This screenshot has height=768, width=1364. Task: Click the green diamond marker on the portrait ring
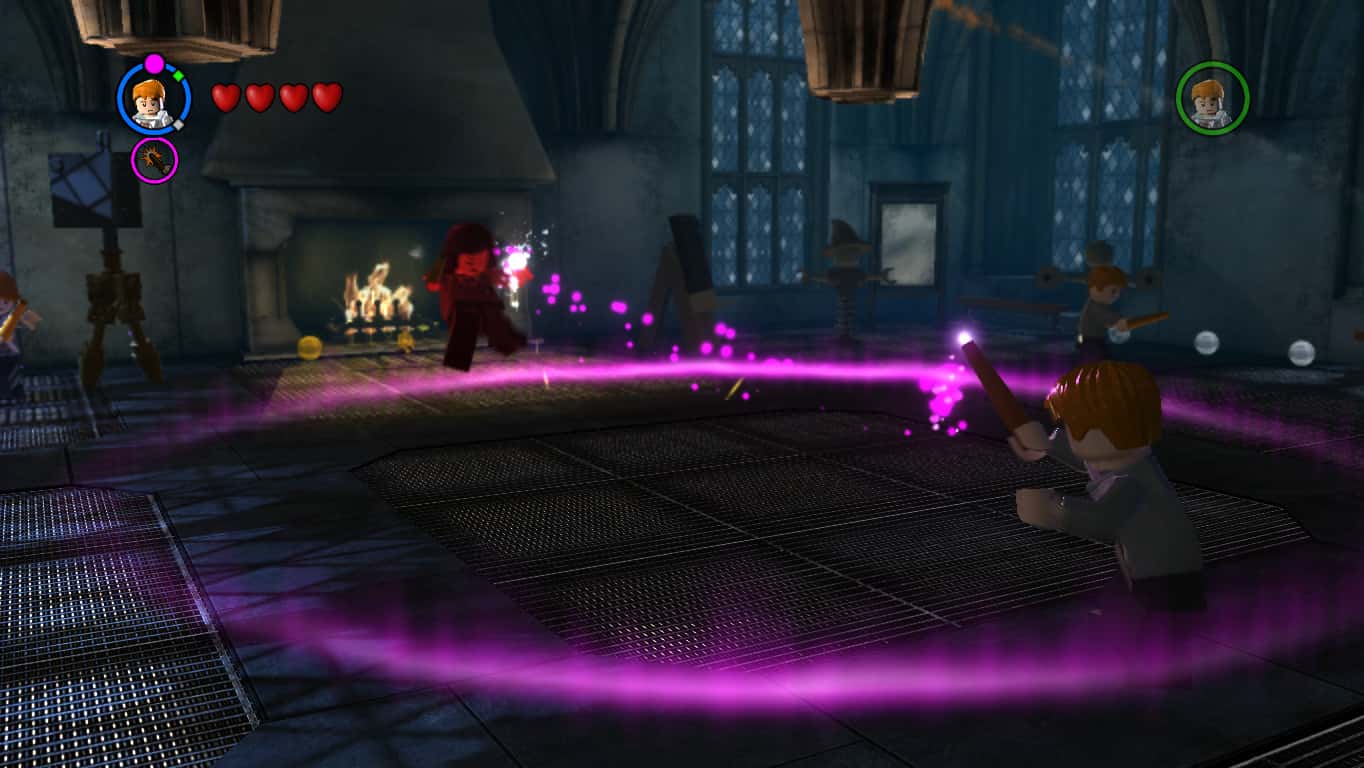pyautogui.click(x=178, y=74)
